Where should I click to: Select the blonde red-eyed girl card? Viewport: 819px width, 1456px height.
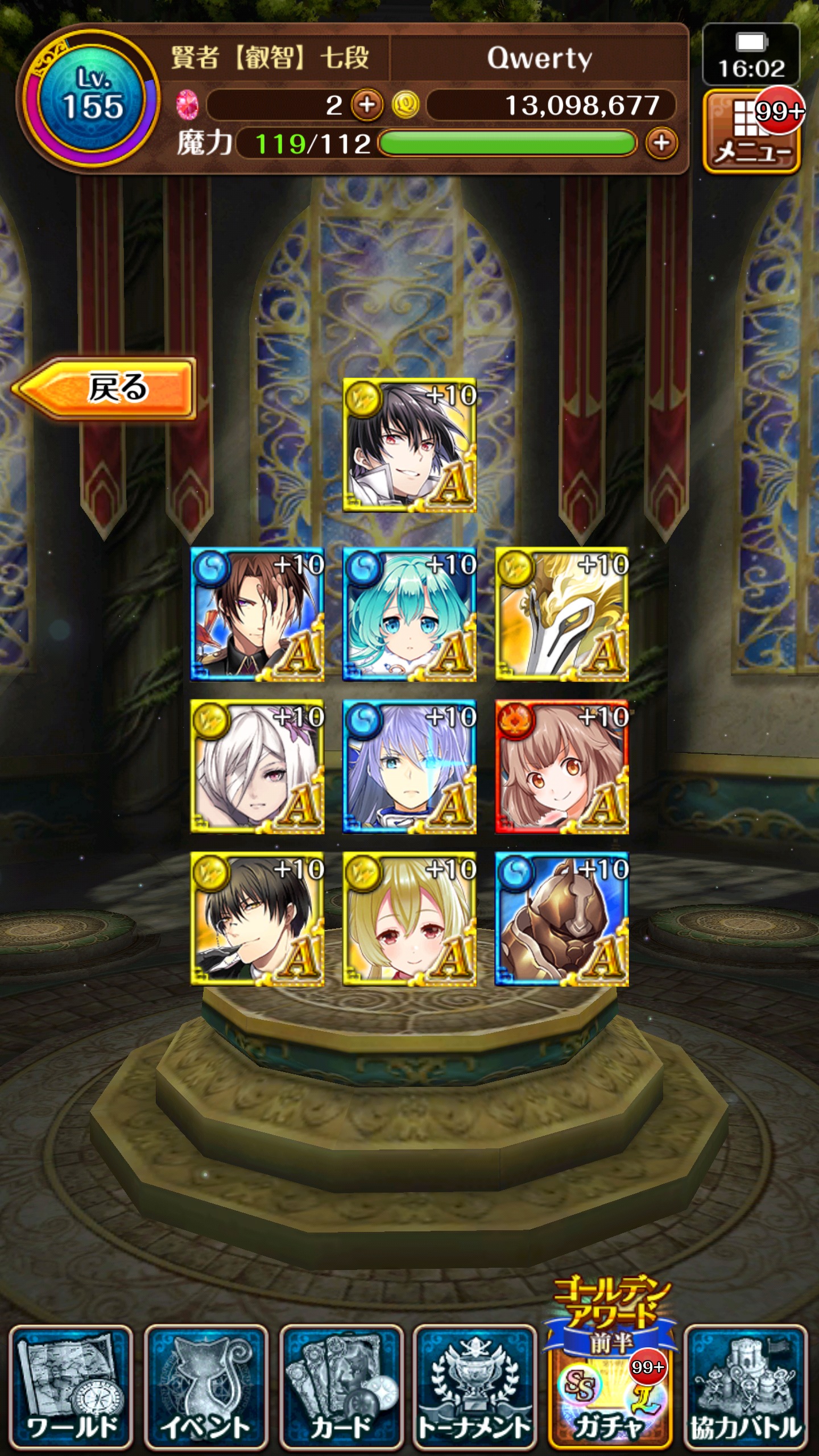pyautogui.click(x=409, y=919)
